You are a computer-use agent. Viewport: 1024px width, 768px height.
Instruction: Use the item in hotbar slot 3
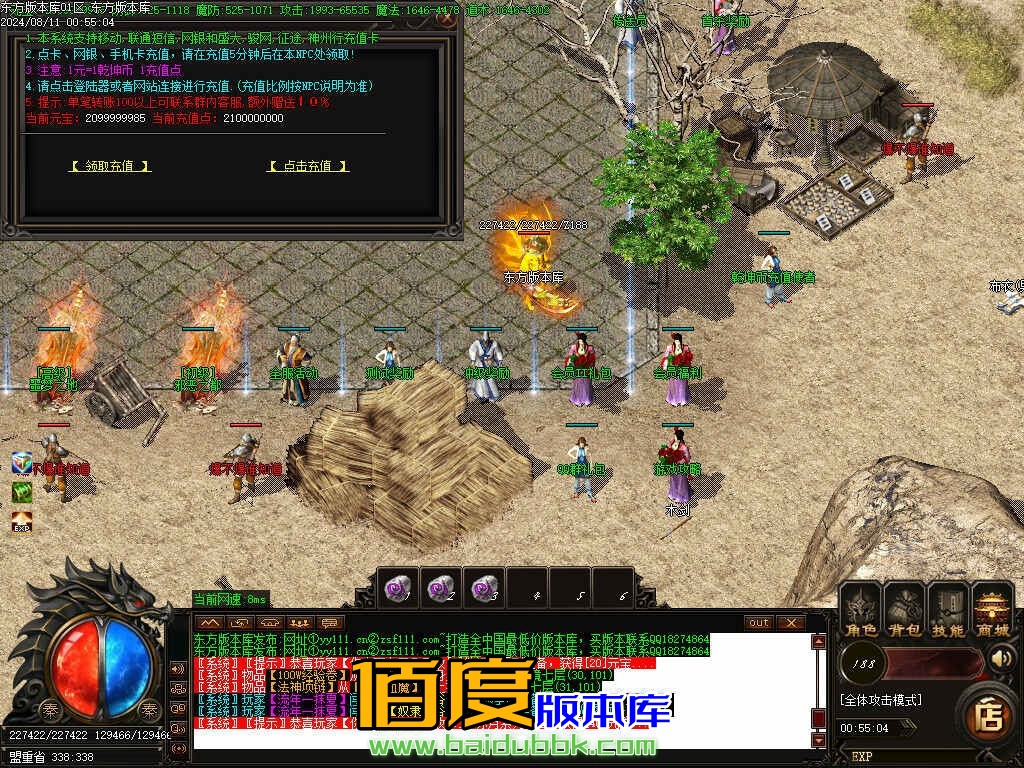pos(484,588)
